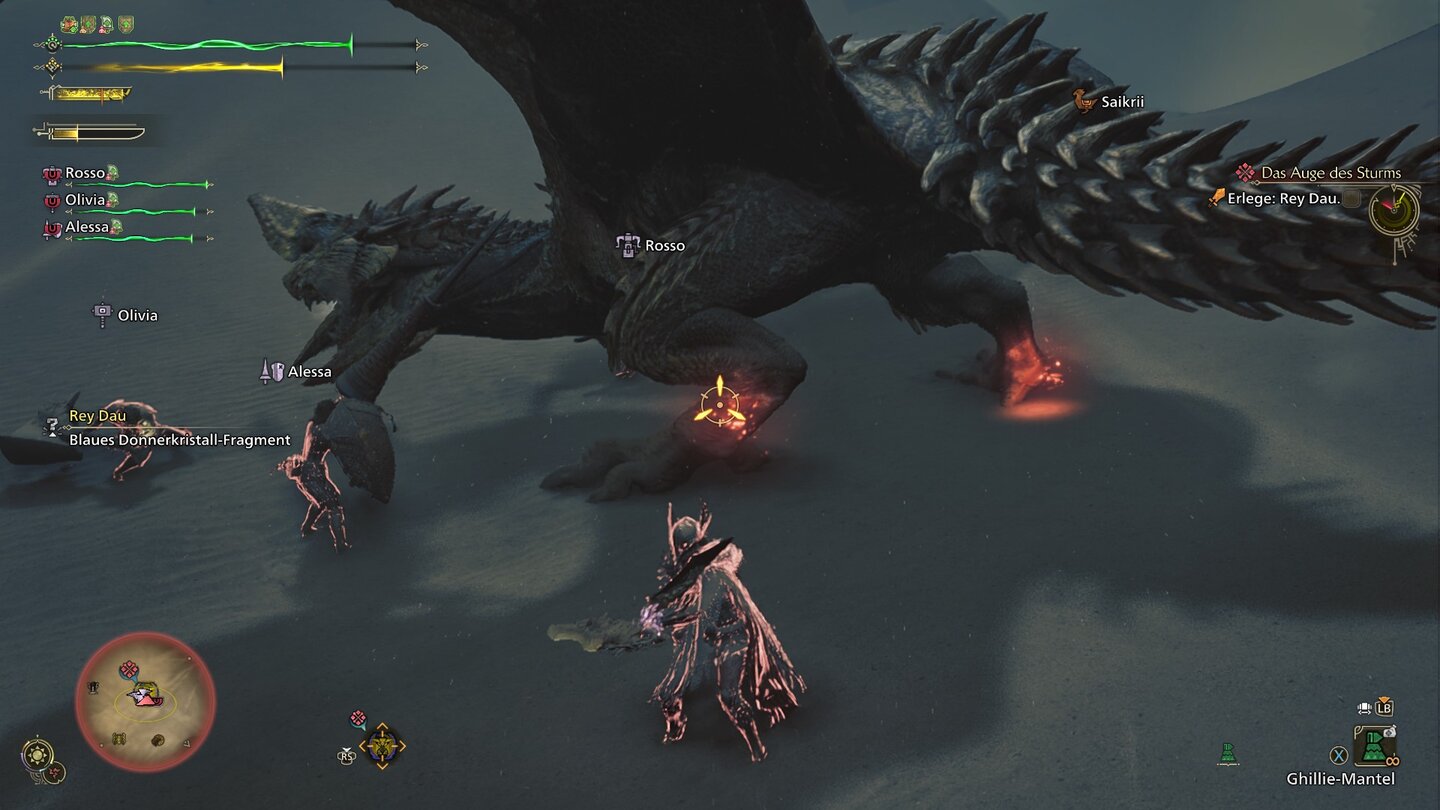
Task: Click the small green mantle icon beside the item slot
Action: pos(1229,754)
